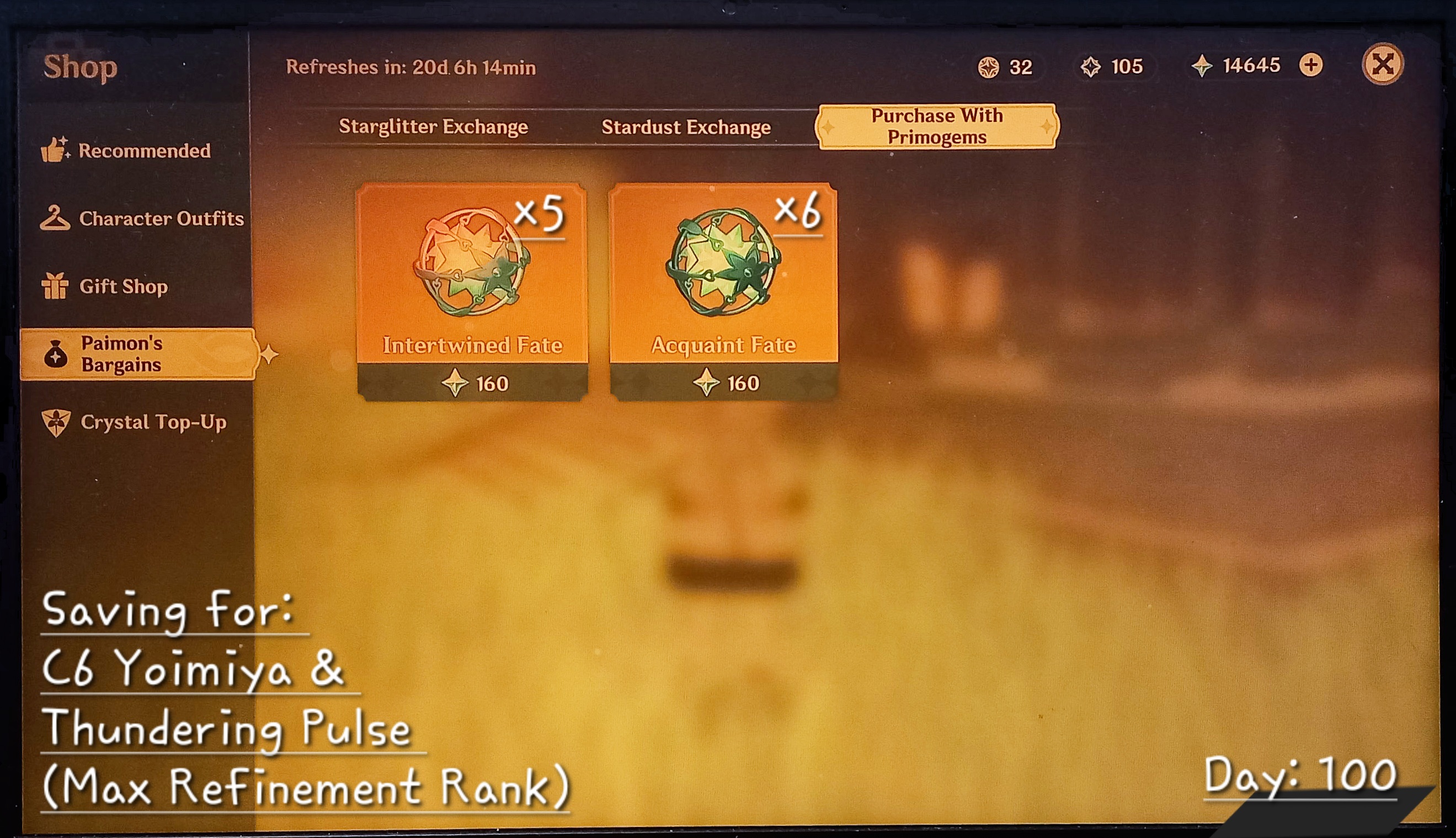Click the Primogem currency icon
The image size is (1456, 838).
(1202, 66)
